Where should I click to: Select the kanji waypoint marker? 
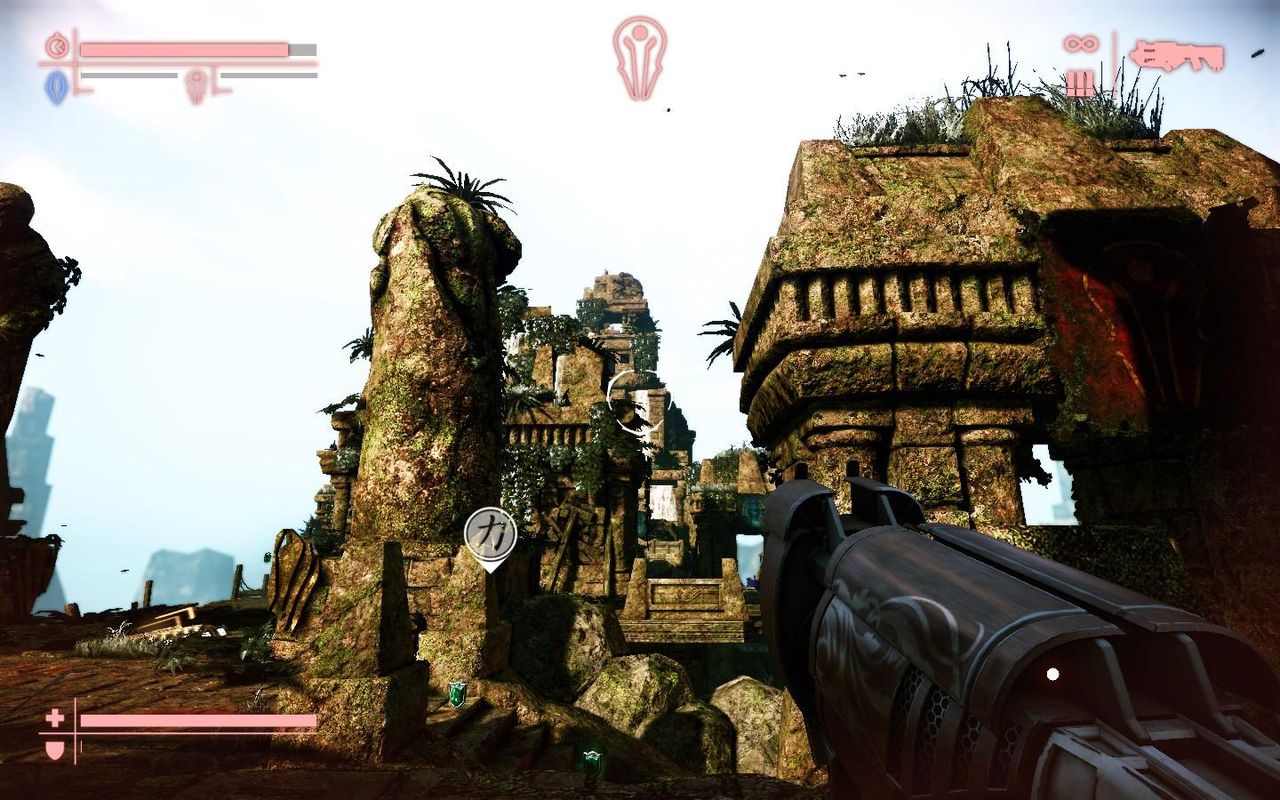[490, 533]
